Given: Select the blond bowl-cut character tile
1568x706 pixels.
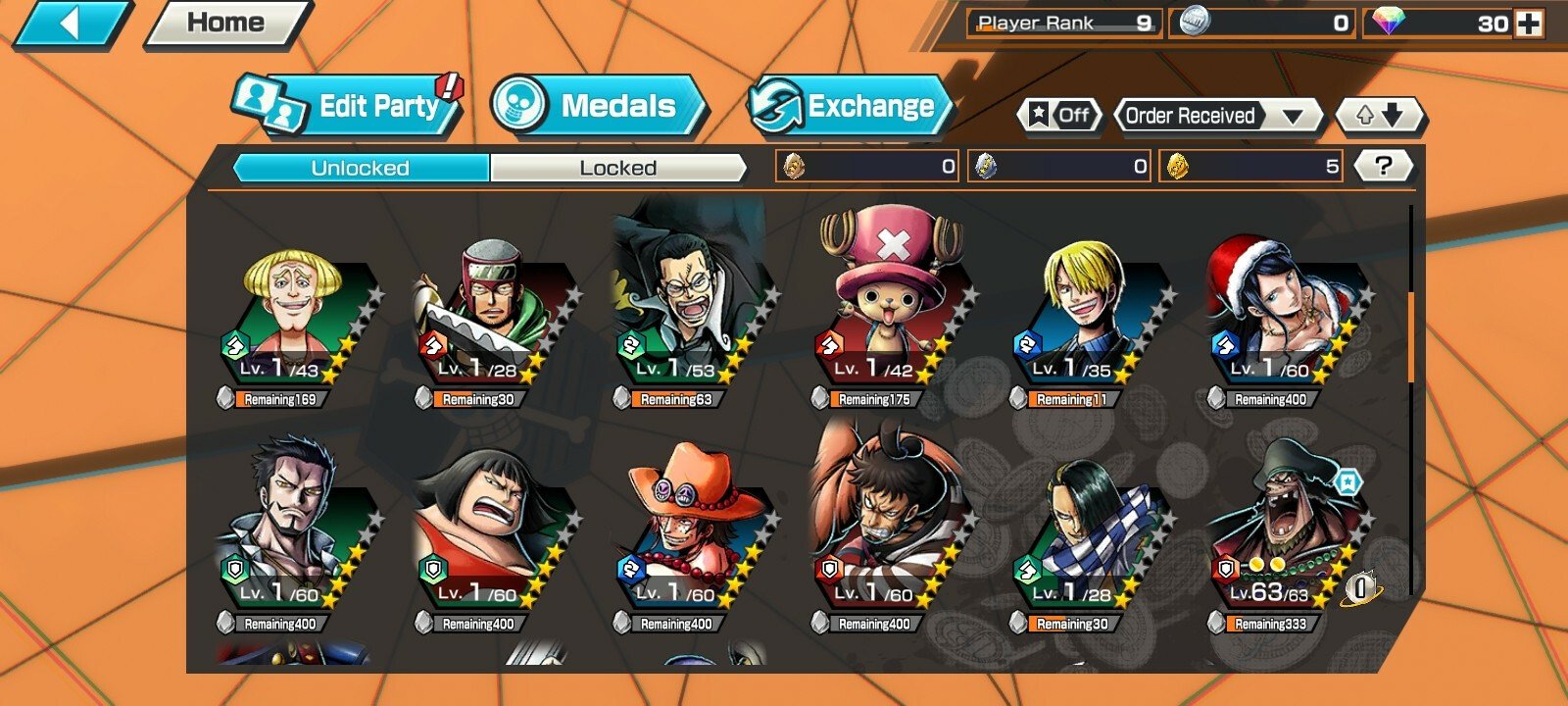Looking at the screenshot, I should (x=294, y=314).
